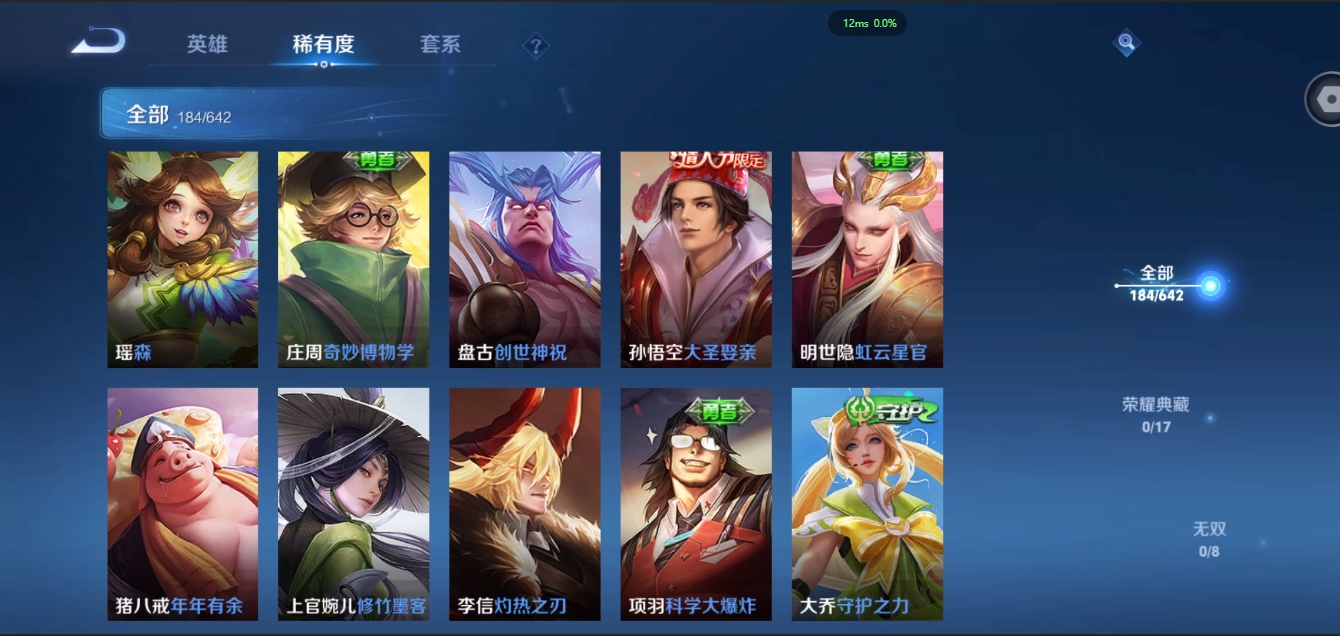Image resolution: width=1340 pixels, height=636 pixels.
Task: Filter skins by 无双 rarity
Action: coord(1209,538)
